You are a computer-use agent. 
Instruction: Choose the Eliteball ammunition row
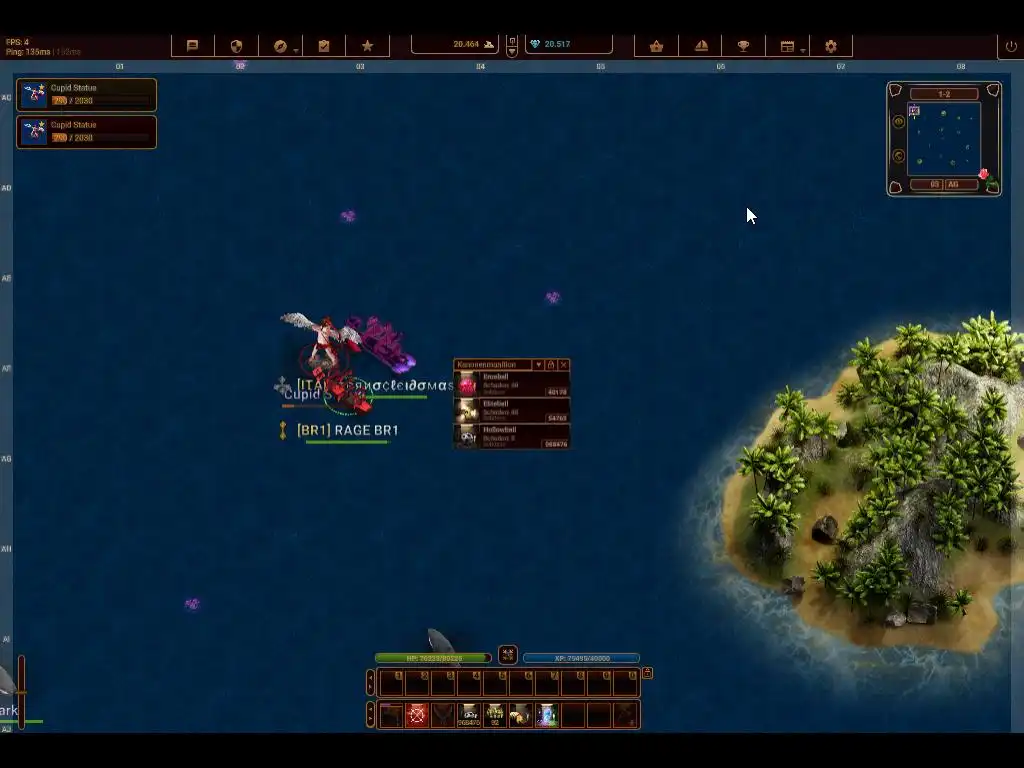pos(512,411)
